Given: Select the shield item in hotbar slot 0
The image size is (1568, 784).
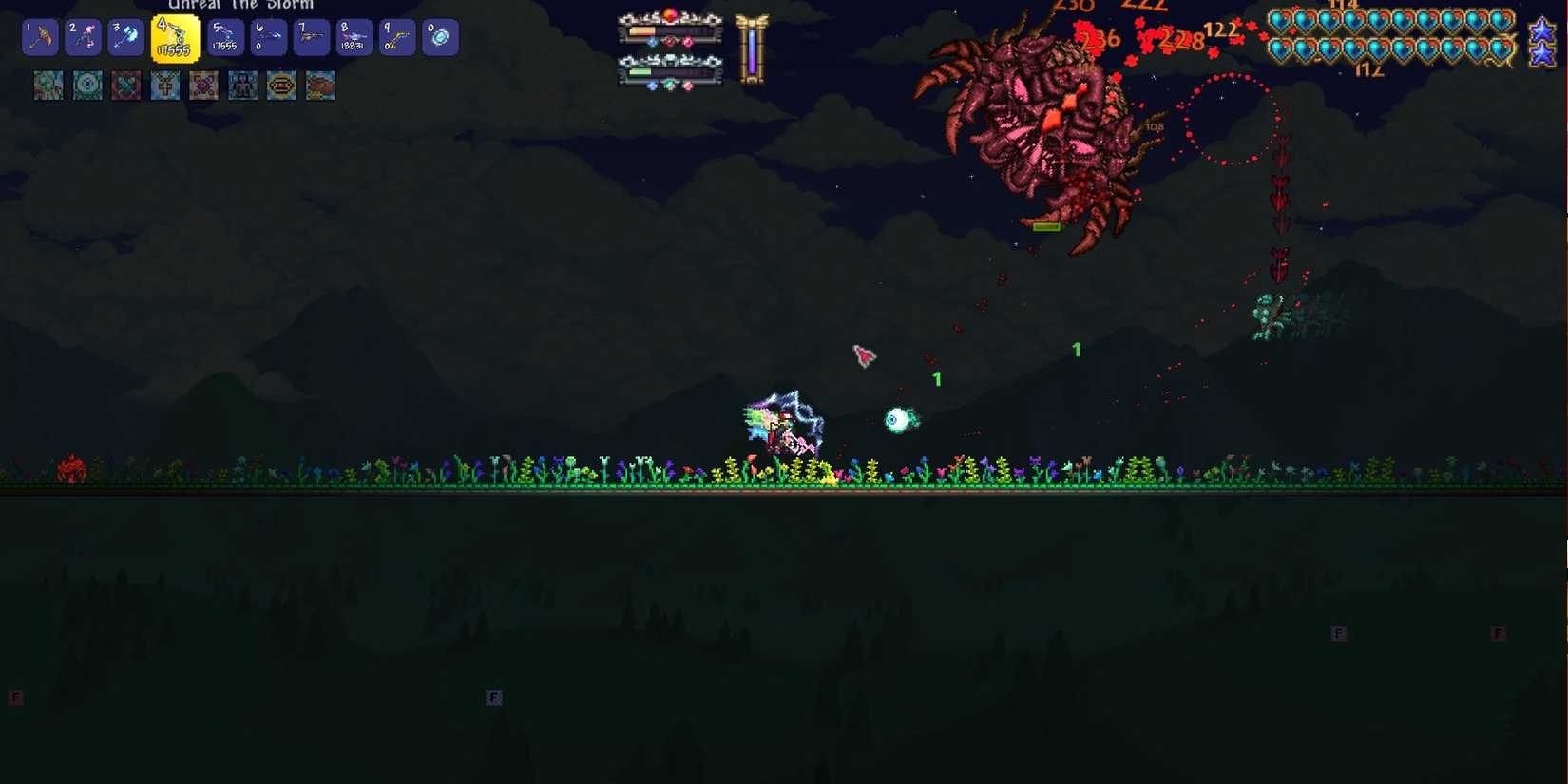Looking at the screenshot, I should pyautogui.click(x=439, y=36).
